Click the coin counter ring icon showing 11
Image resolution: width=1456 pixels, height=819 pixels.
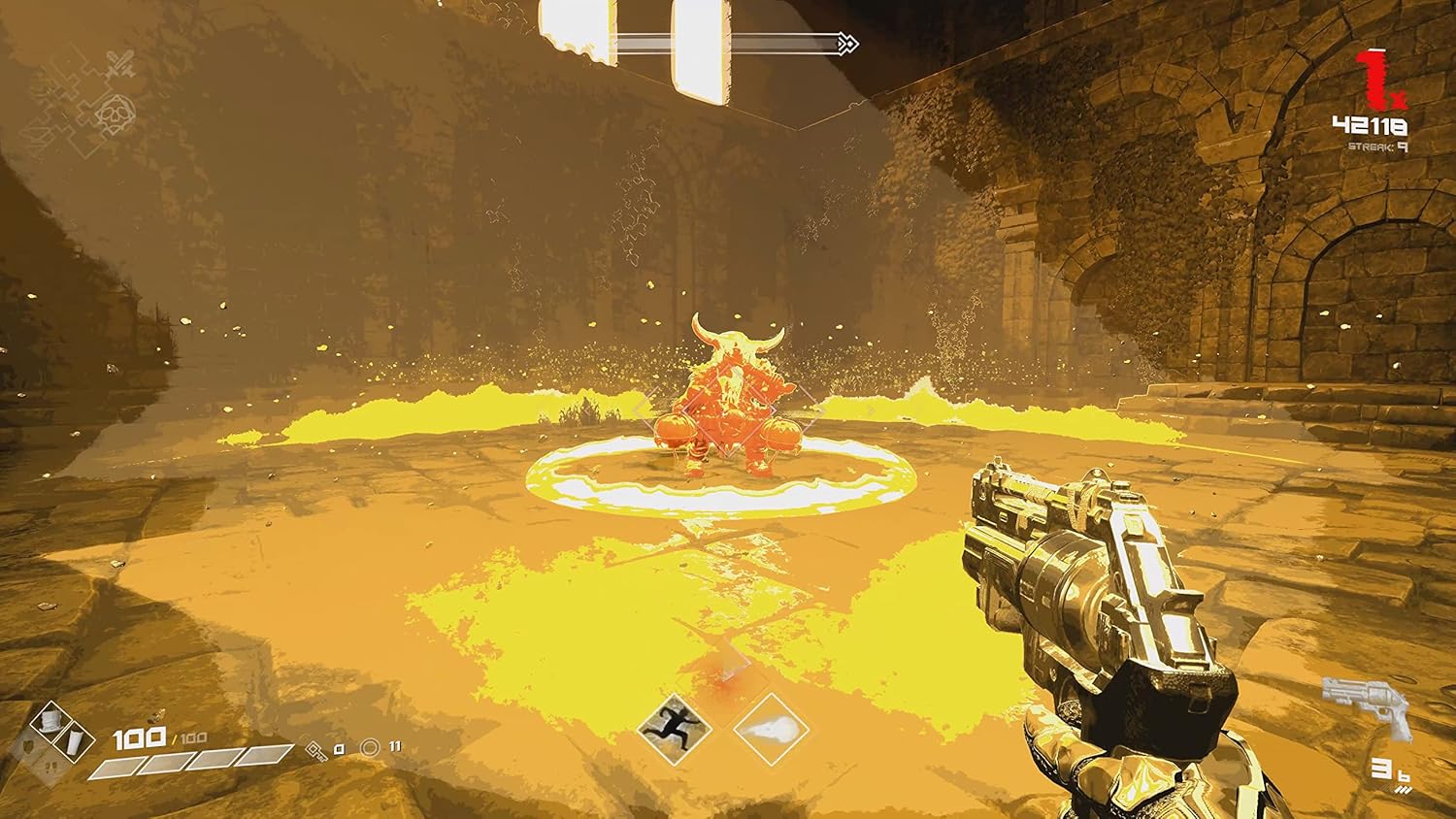370,747
